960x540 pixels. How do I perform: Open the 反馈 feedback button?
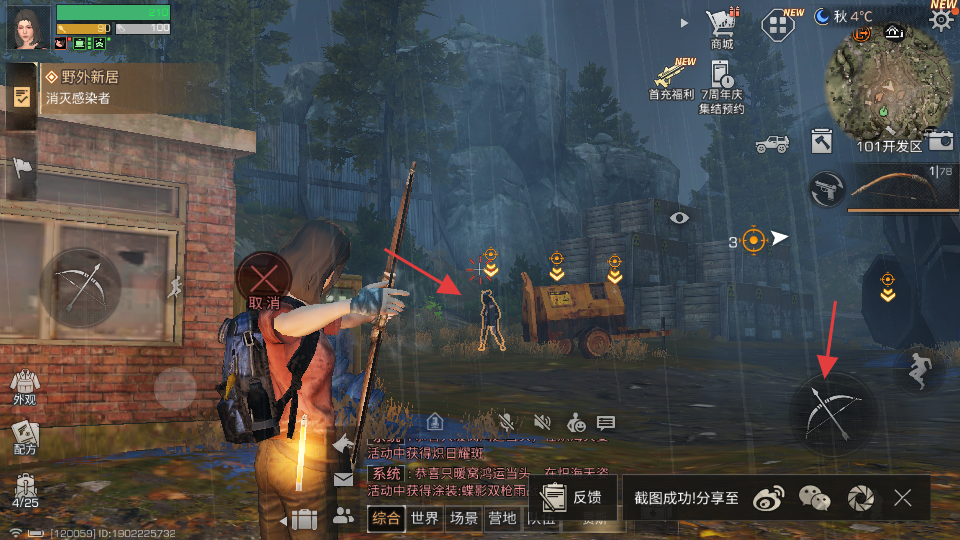click(574, 497)
